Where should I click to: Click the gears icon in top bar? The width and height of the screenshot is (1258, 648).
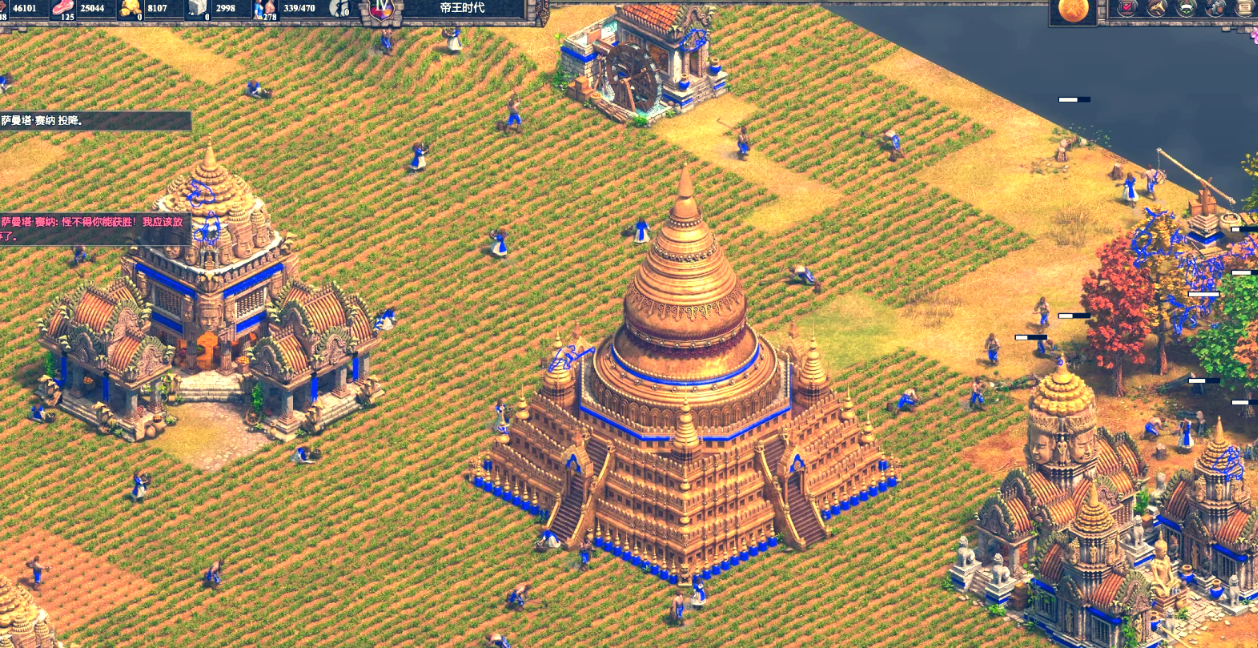tap(1216, 9)
